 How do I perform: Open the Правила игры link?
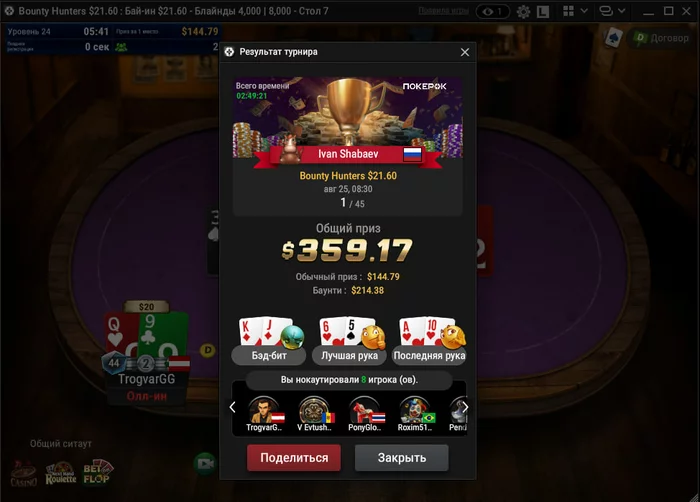coord(443,10)
